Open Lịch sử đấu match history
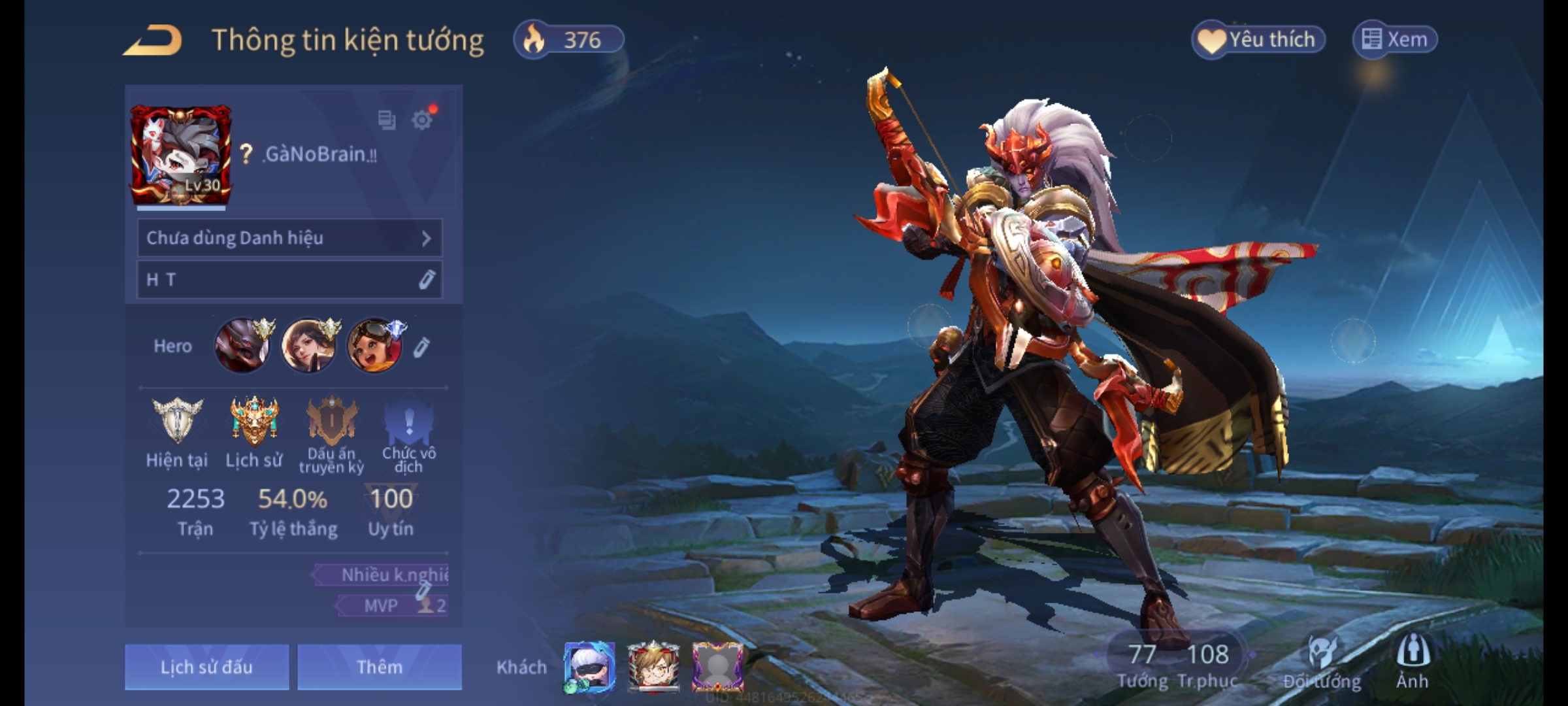Viewport: 1568px width, 706px height. (x=206, y=667)
